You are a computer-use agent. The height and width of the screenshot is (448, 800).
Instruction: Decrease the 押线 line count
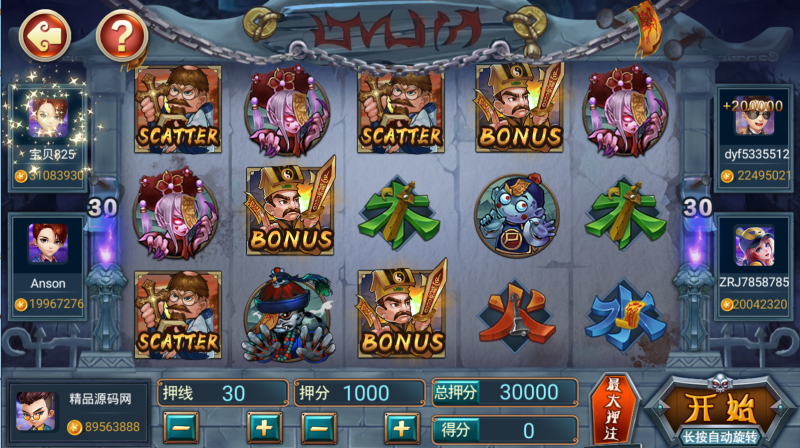point(183,428)
